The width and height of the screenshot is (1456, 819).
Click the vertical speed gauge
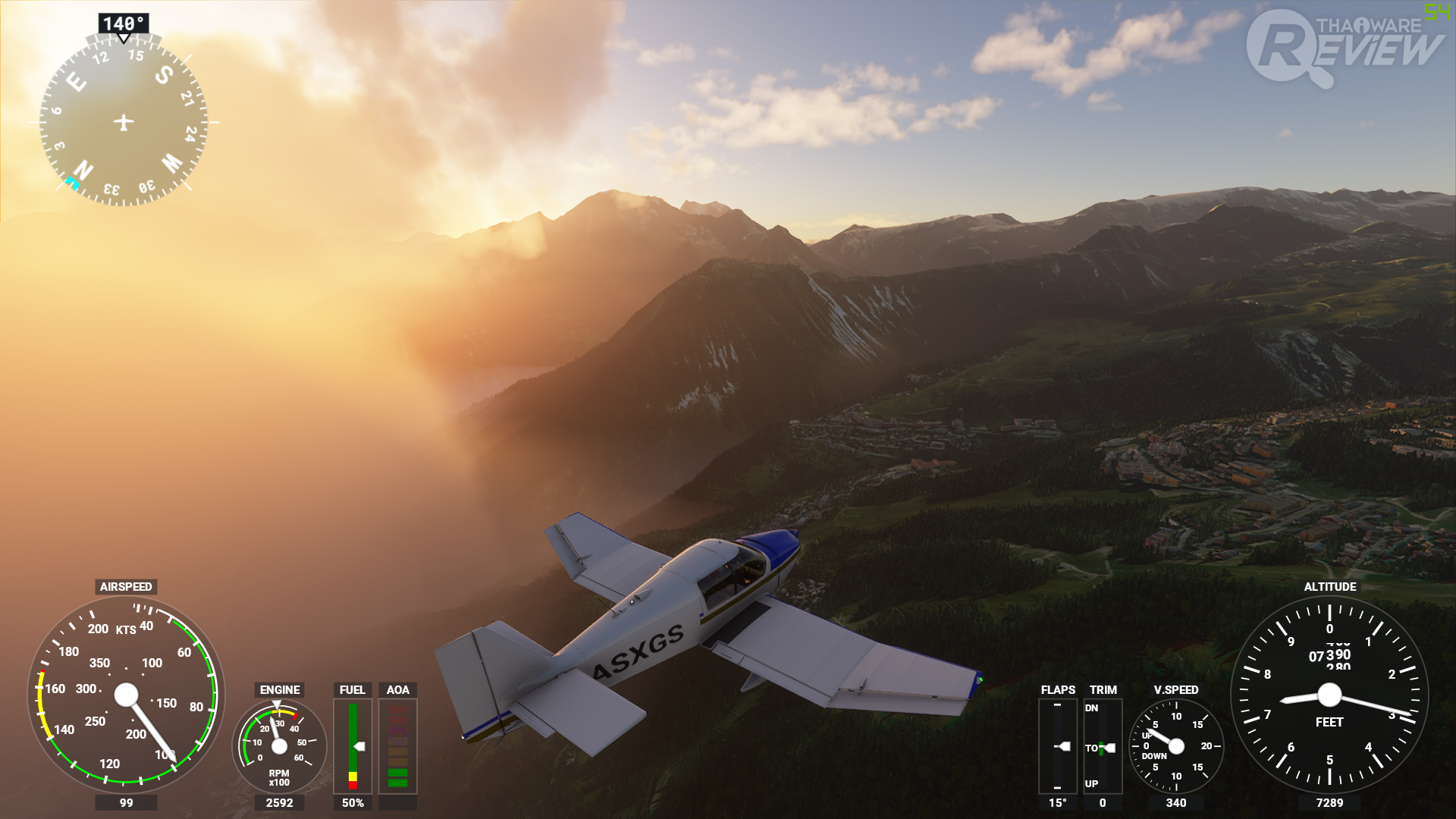click(1175, 746)
